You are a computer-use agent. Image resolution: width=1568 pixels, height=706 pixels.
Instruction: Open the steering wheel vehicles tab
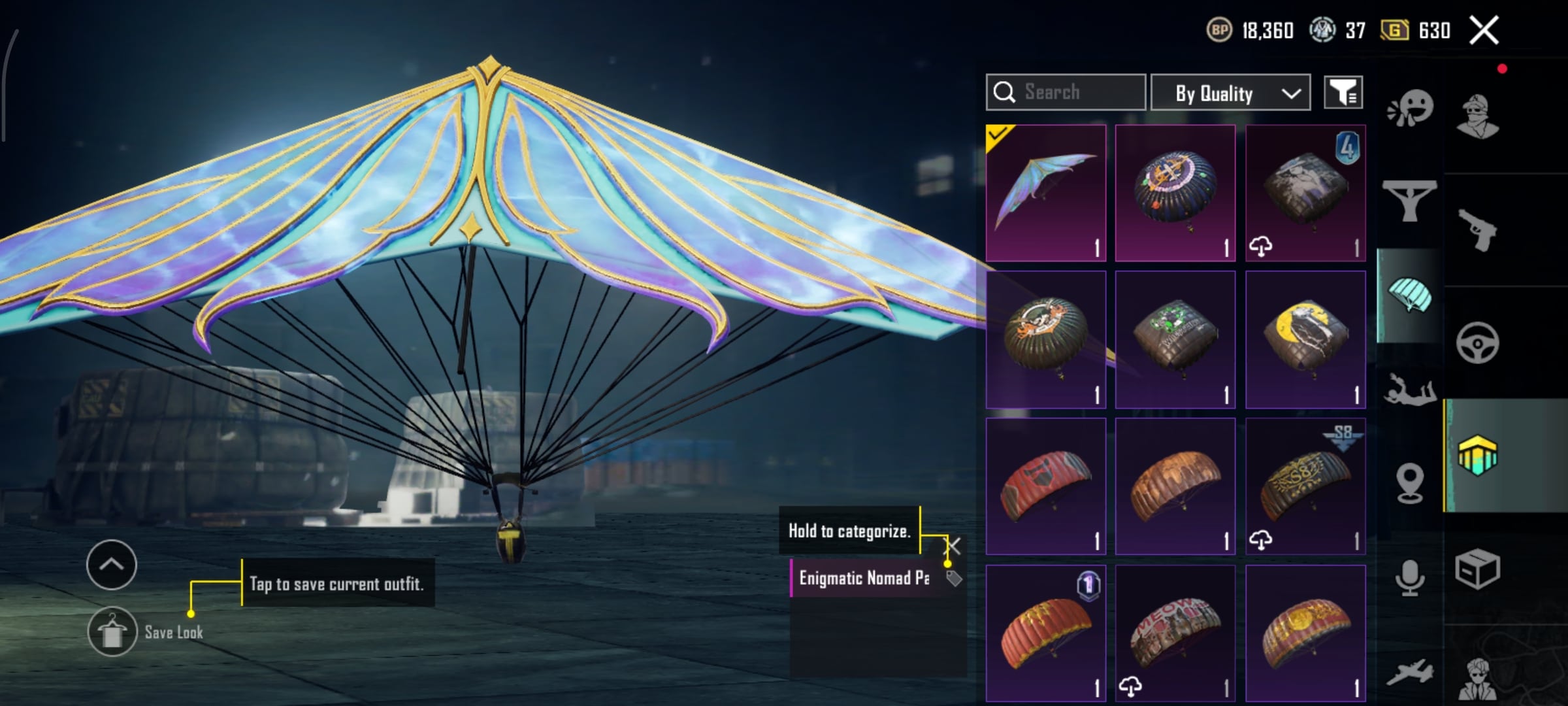[x=1477, y=343]
